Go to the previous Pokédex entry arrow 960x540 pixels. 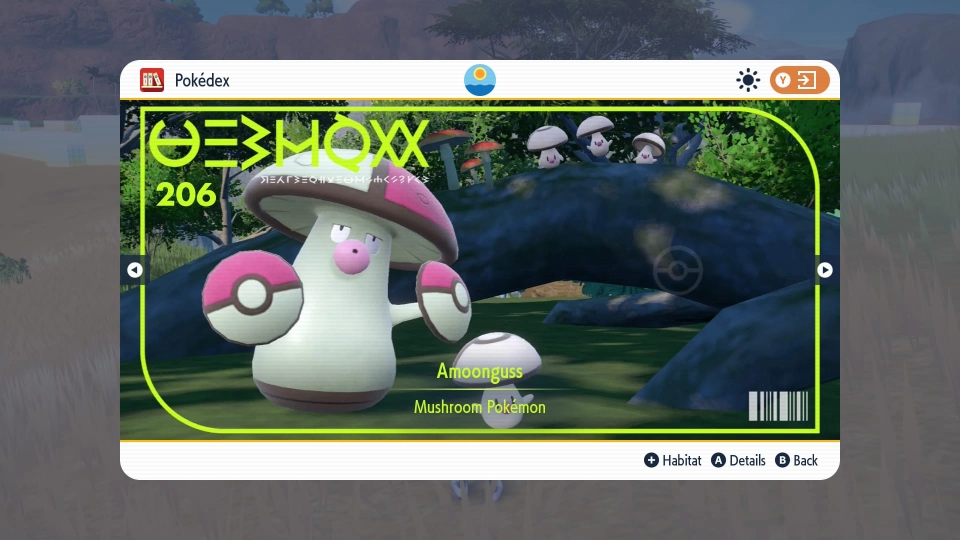pyautogui.click(x=135, y=269)
